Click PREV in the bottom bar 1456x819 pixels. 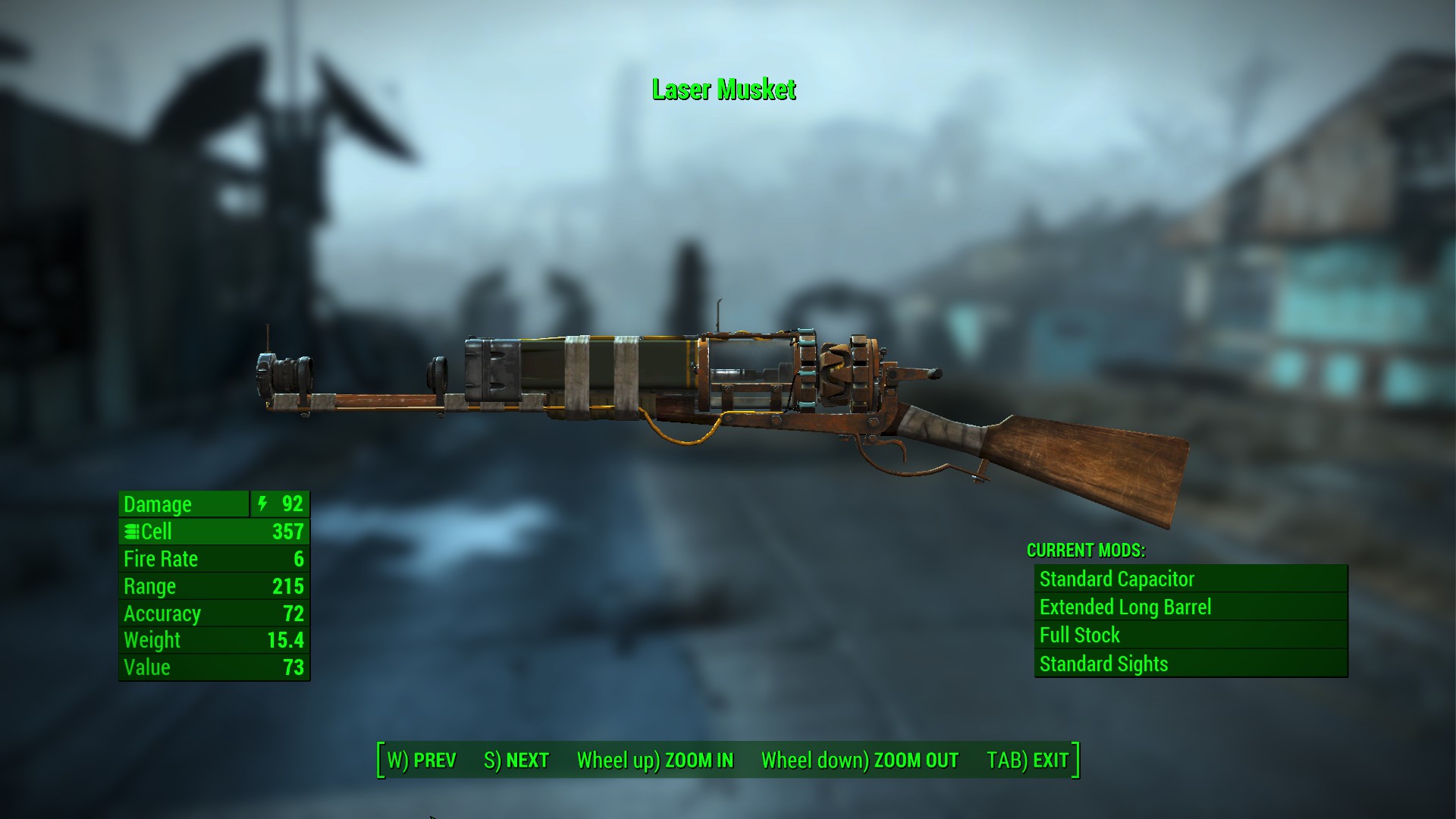click(422, 759)
